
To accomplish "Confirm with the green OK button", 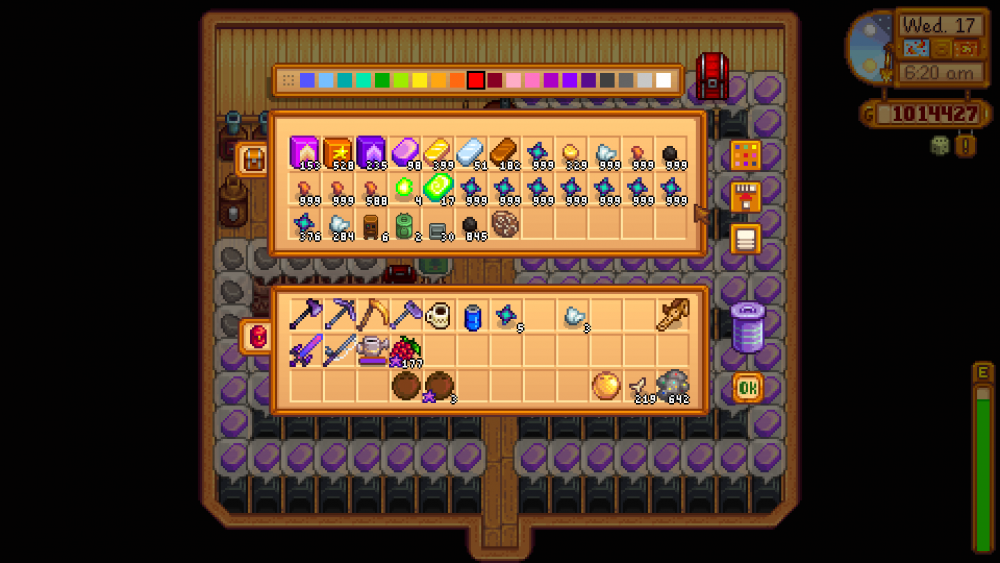I will 746,387.
